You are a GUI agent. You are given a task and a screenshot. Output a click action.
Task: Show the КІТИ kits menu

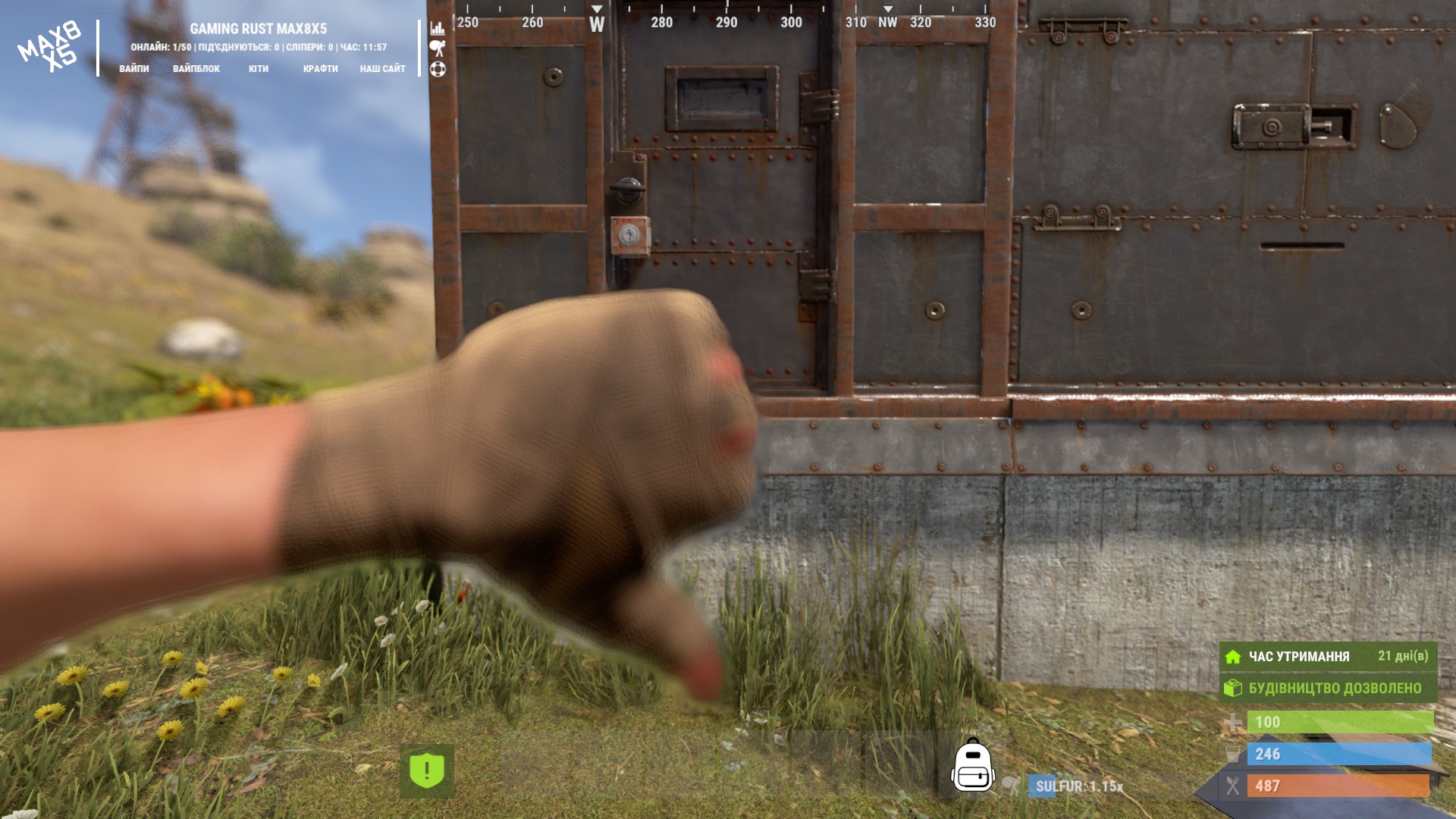click(x=259, y=68)
